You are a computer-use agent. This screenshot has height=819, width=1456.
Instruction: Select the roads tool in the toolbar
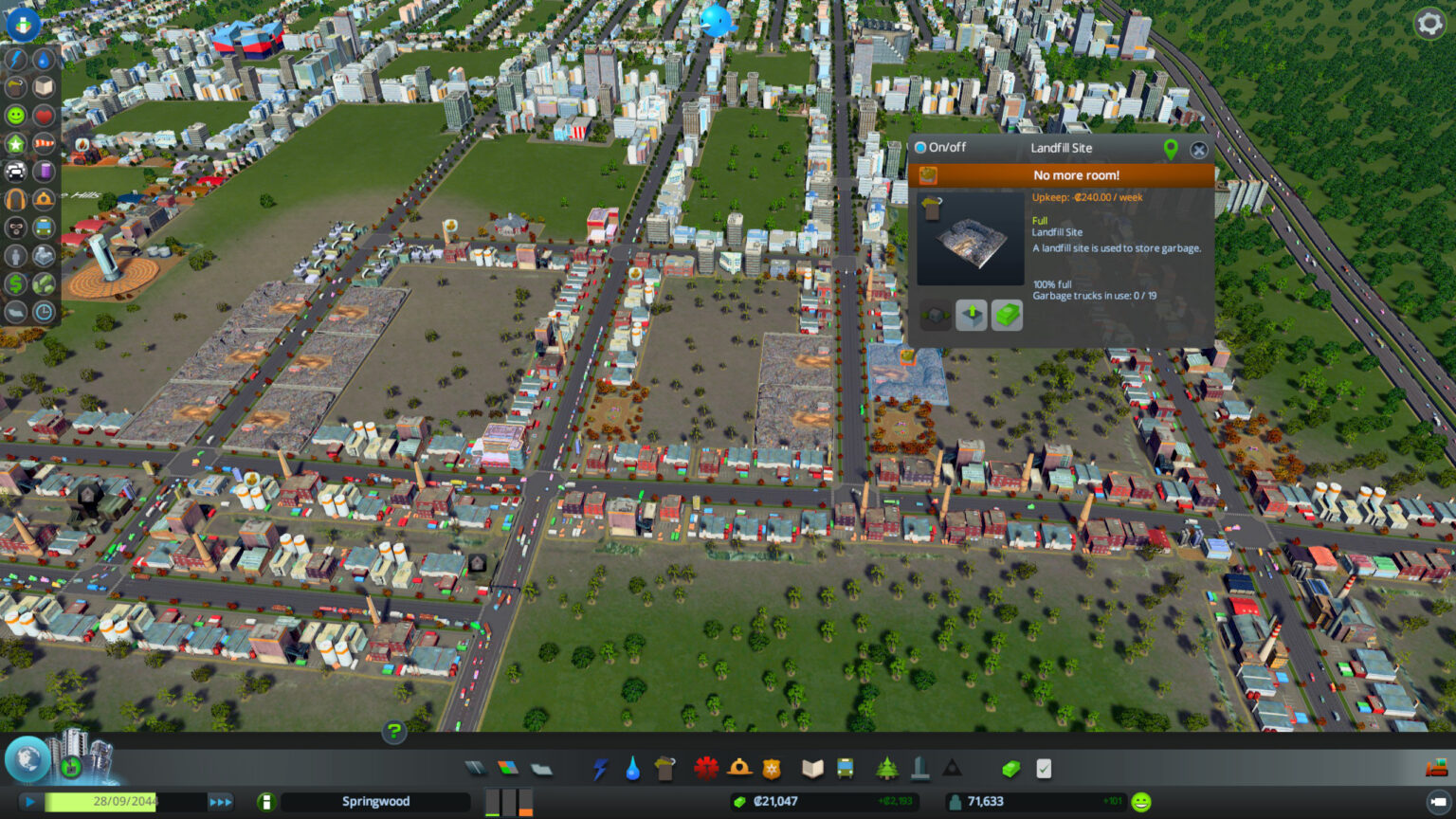(474, 770)
